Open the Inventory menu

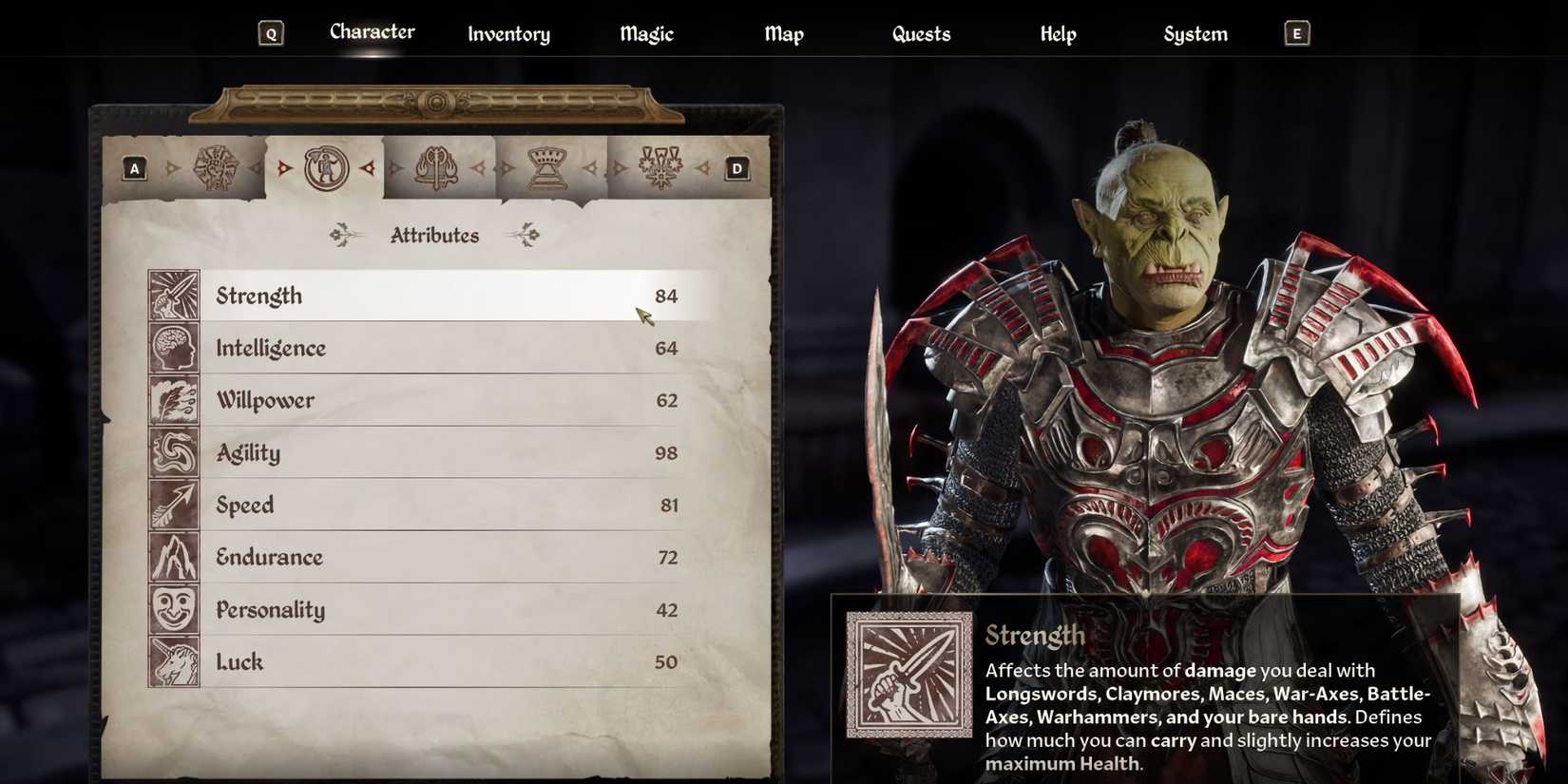point(508,33)
